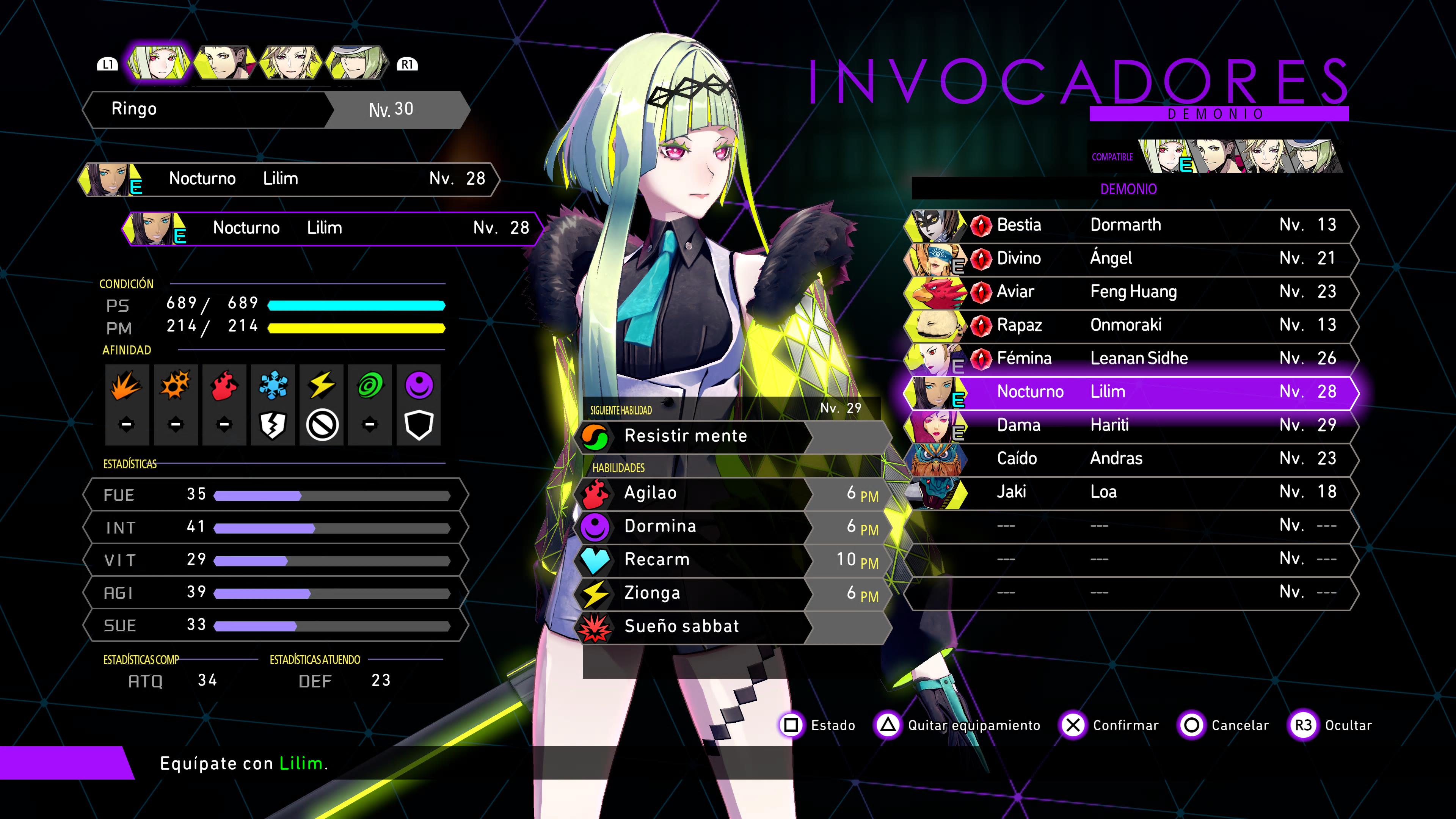Viewport: 1456px width, 819px height.
Task: Choose the Jaki Loa demon row
Action: pyautogui.click(x=1130, y=492)
